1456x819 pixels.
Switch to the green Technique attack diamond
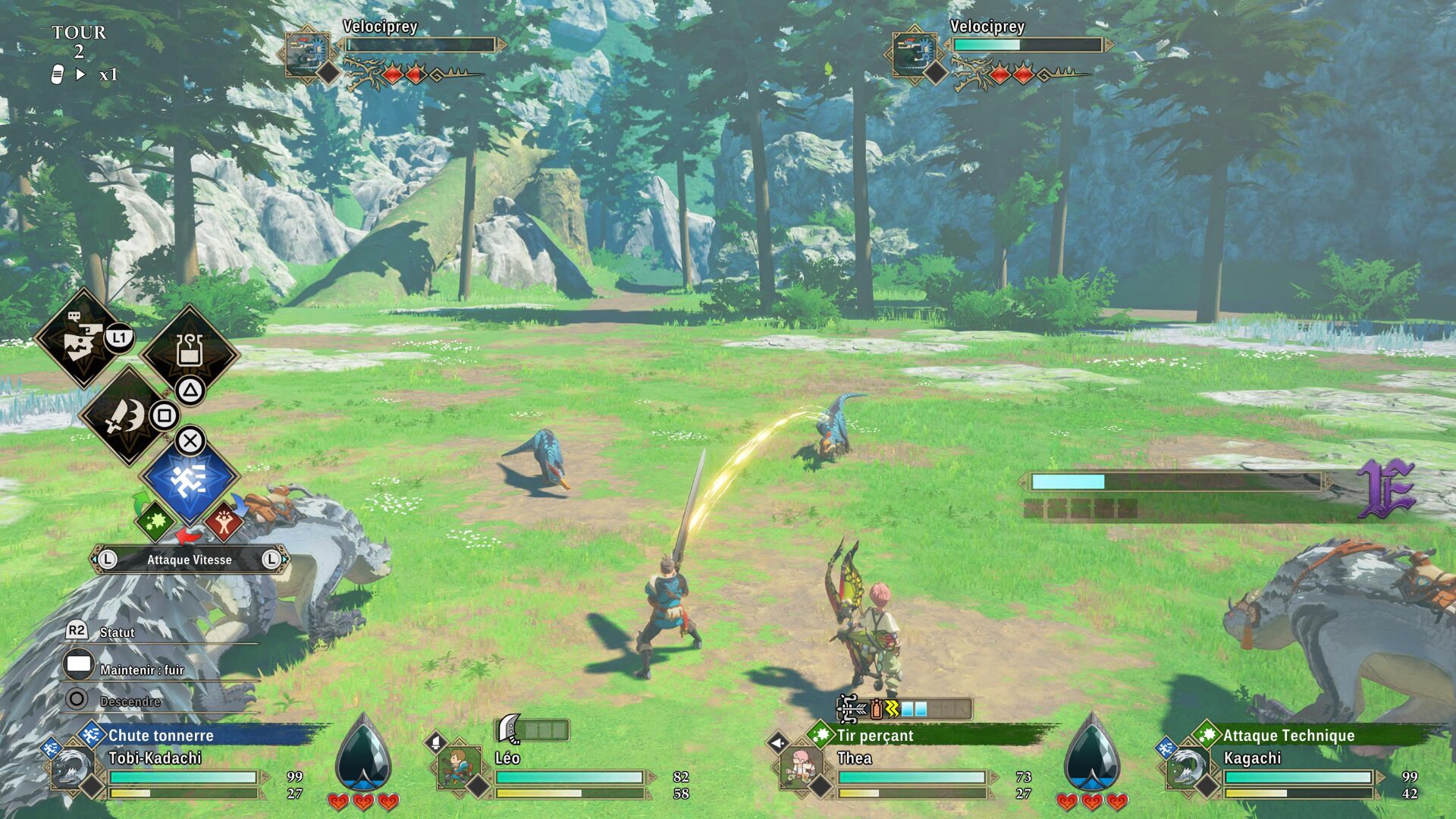pos(154,521)
